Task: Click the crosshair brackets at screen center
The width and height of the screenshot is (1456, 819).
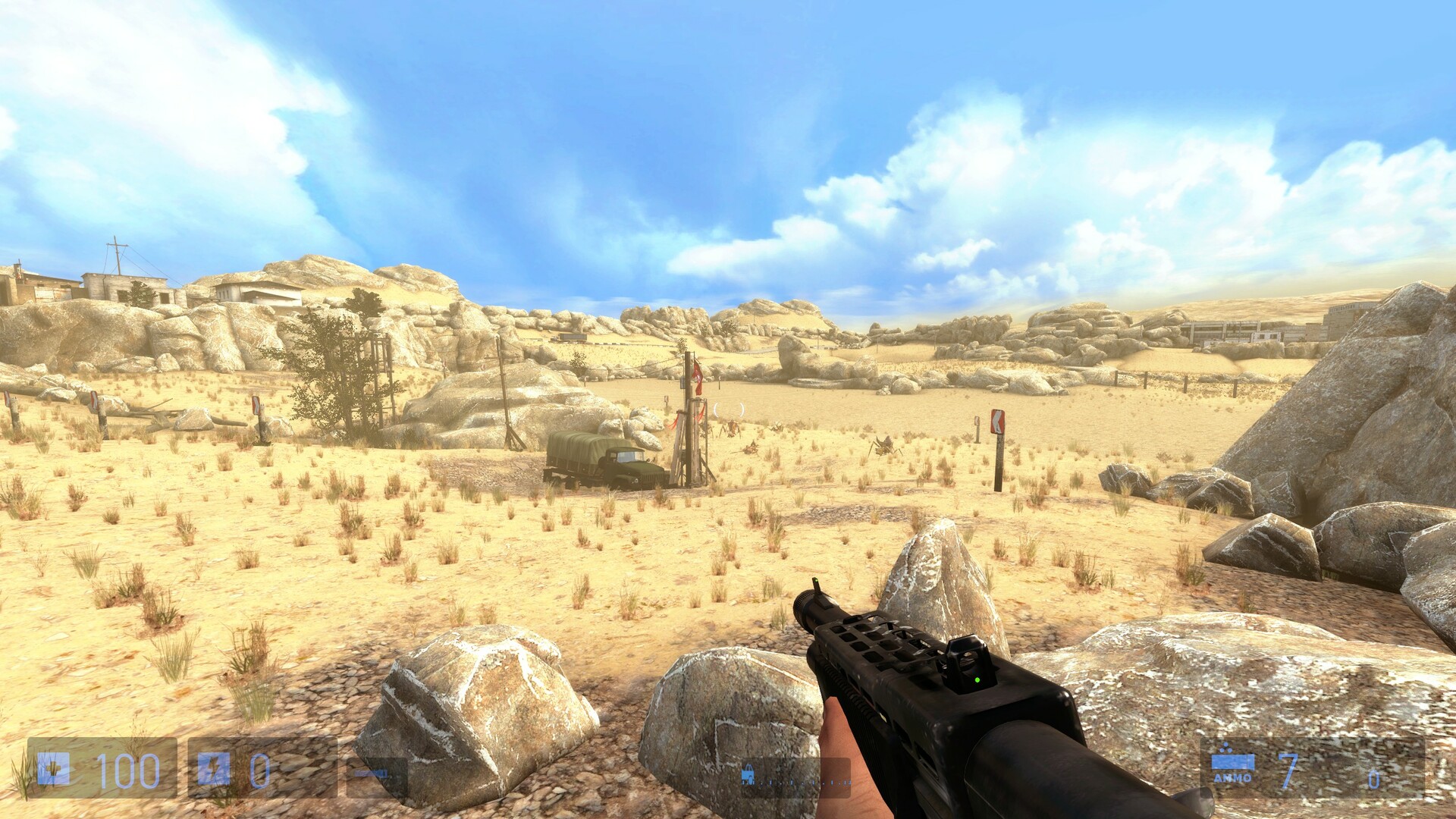Action: tap(728, 408)
